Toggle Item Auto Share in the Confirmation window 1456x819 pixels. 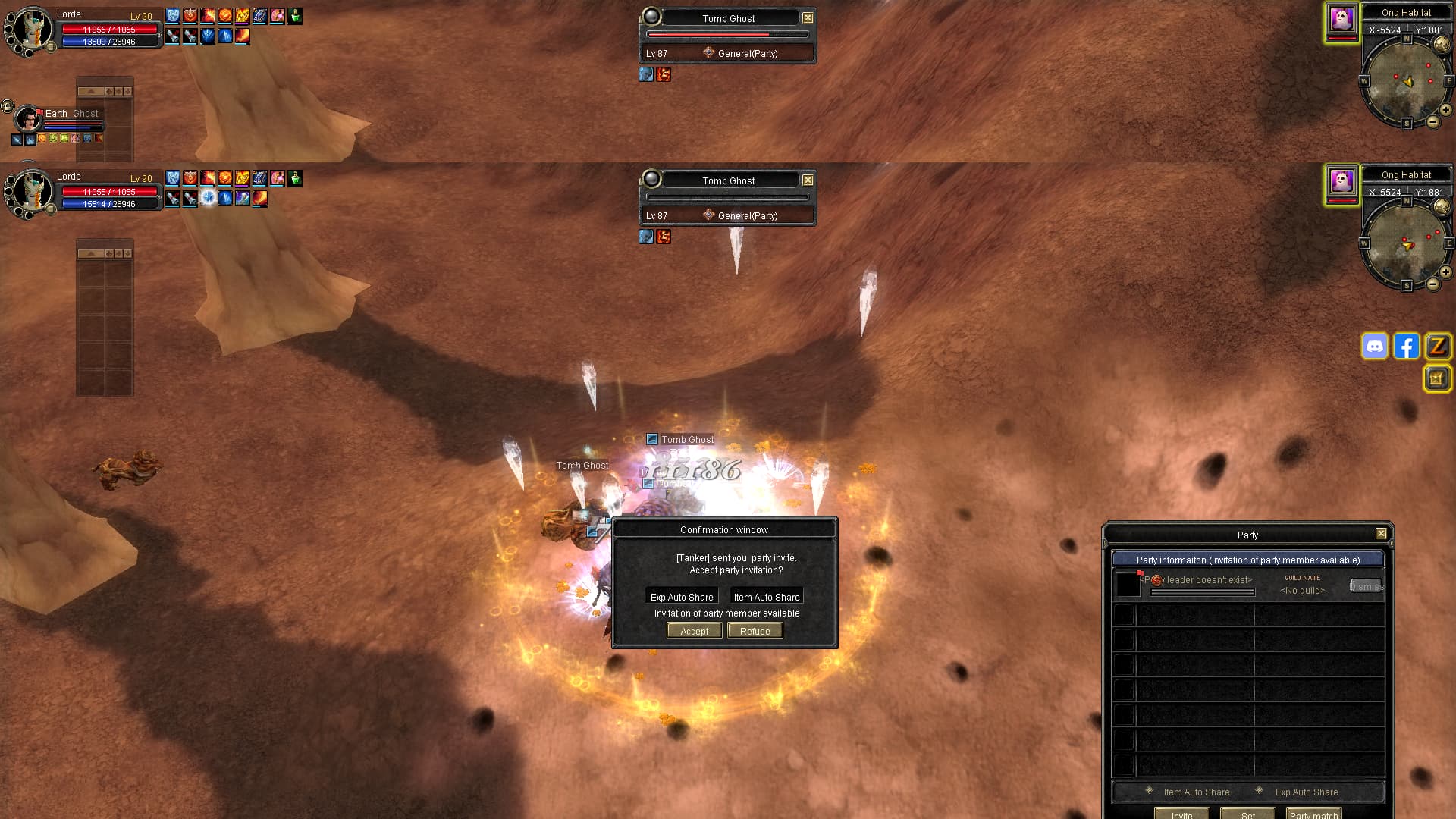tap(766, 597)
